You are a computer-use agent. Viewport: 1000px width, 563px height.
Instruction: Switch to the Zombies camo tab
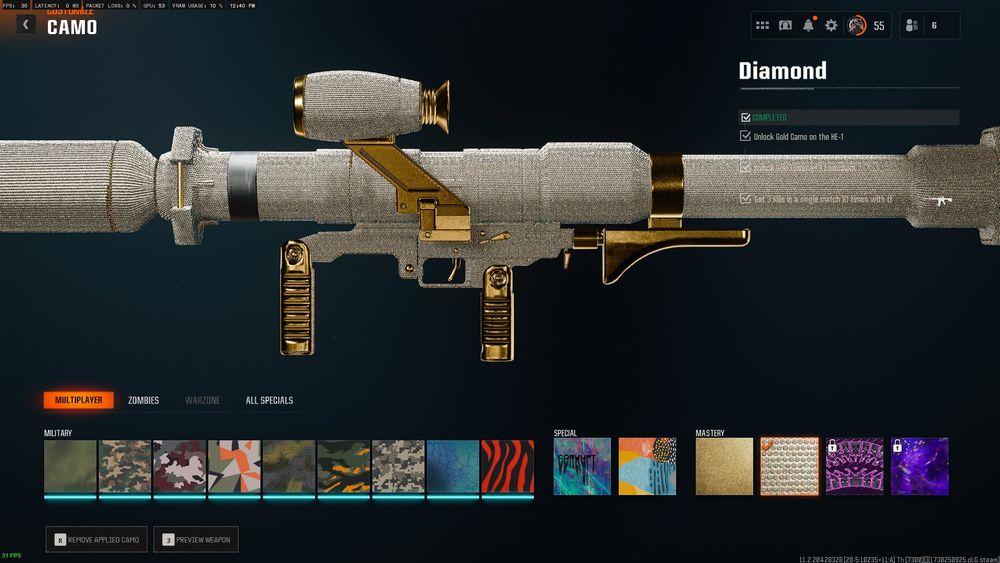(x=143, y=400)
